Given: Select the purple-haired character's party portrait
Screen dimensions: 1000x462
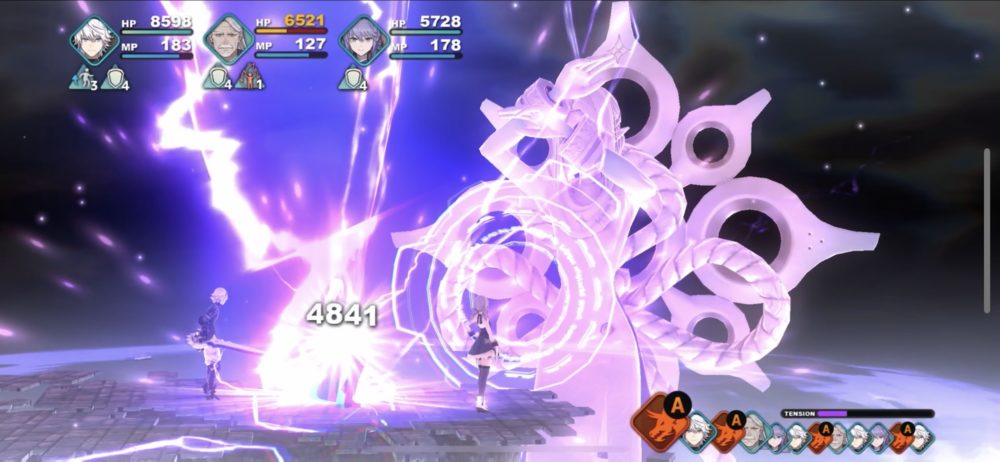Looking at the screenshot, I should coord(361,41).
